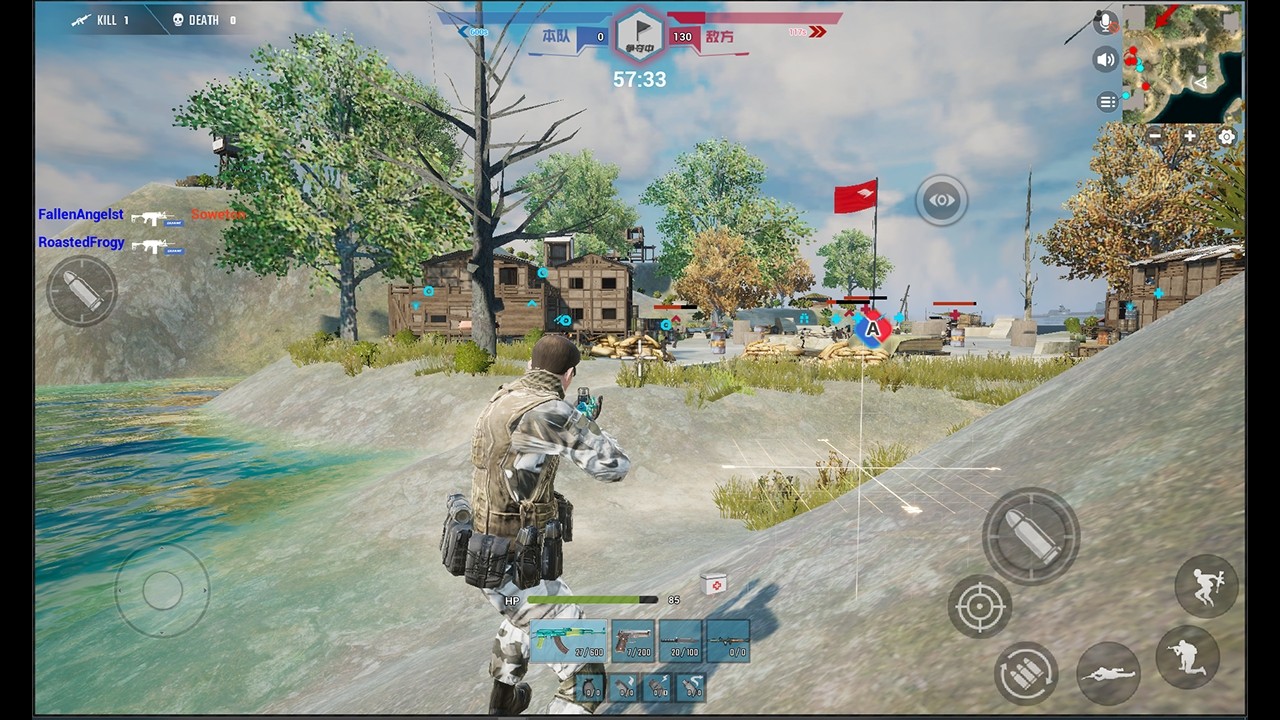This screenshot has width=1280, height=720.
Task: Toggle the microphone voice chat
Action: point(1105,23)
